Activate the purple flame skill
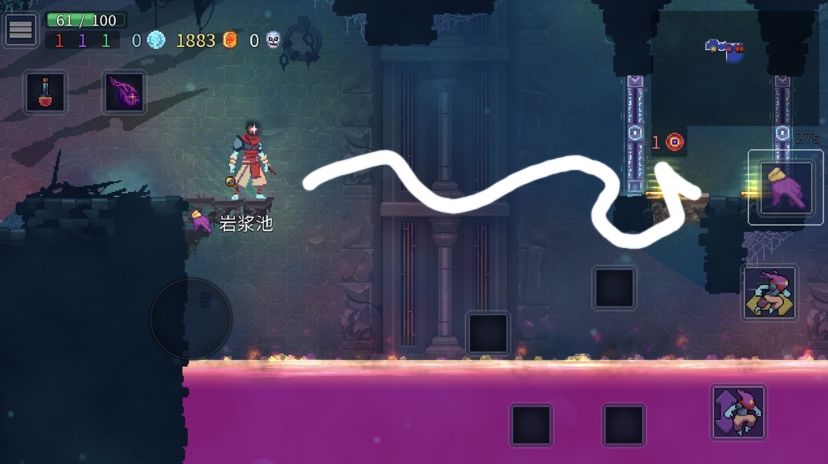828x464 pixels. pyautogui.click(x=125, y=92)
